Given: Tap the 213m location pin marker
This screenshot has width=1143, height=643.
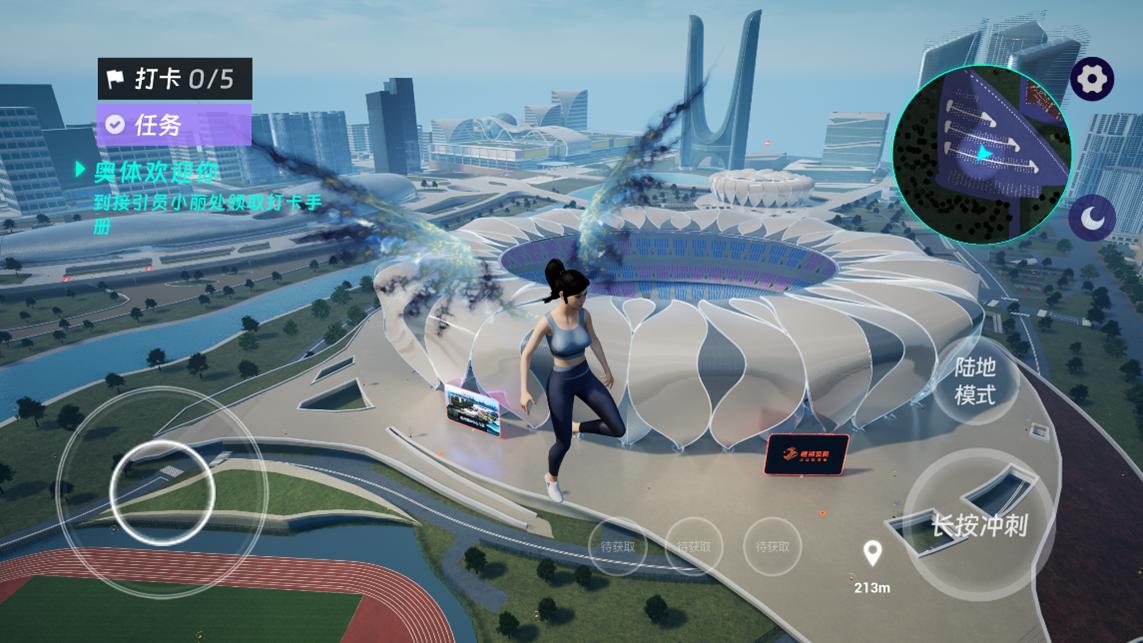Looking at the screenshot, I should 873,553.
